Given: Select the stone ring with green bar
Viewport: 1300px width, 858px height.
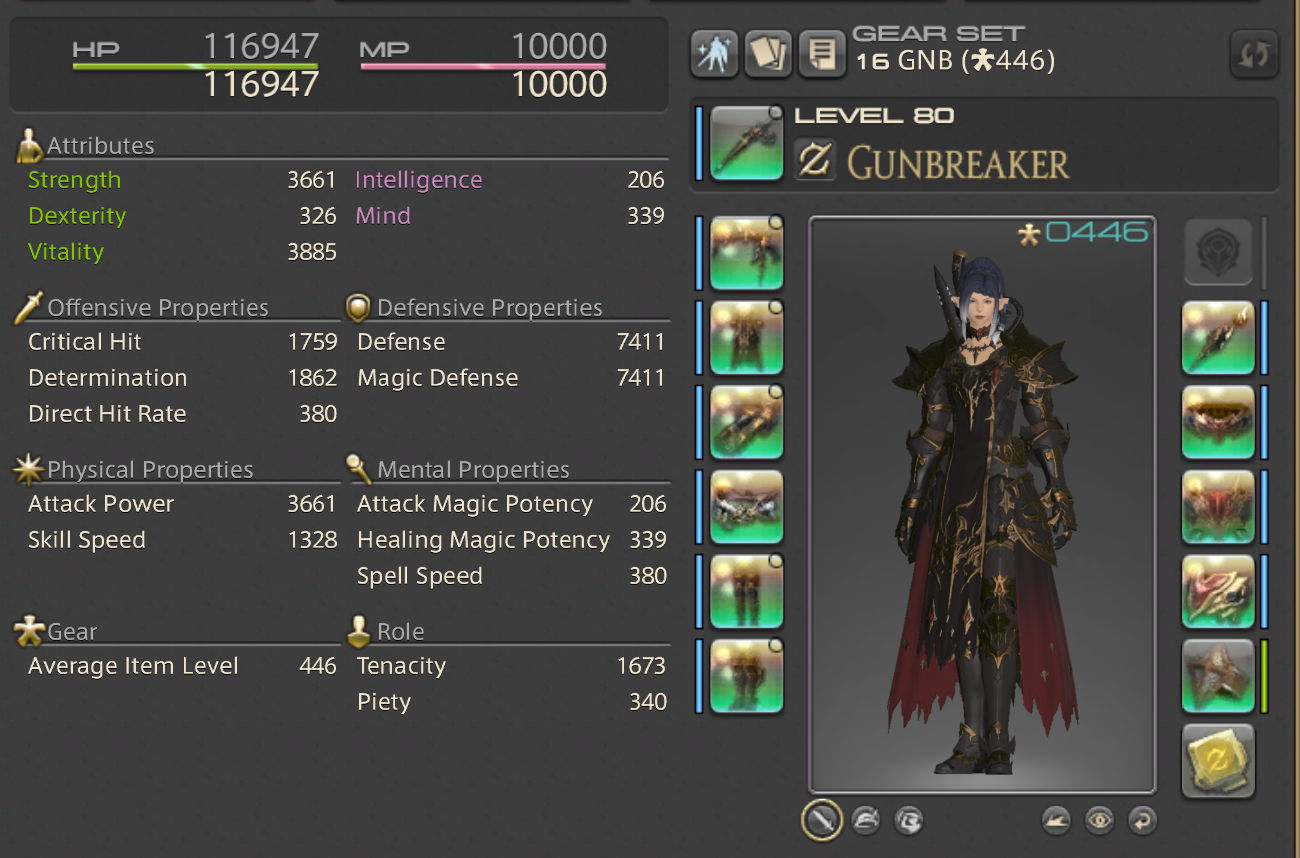Looking at the screenshot, I should pos(1217,676).
